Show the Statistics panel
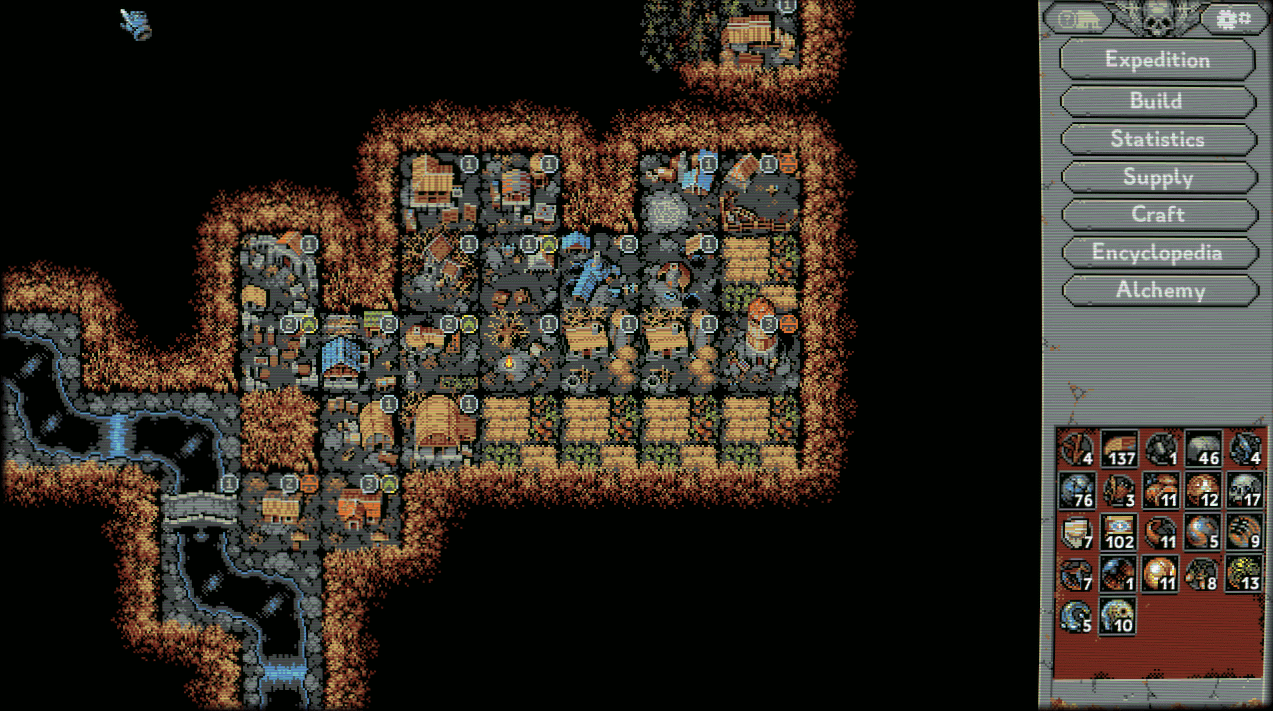The image size is (1273, 711). coord(1157,139)
